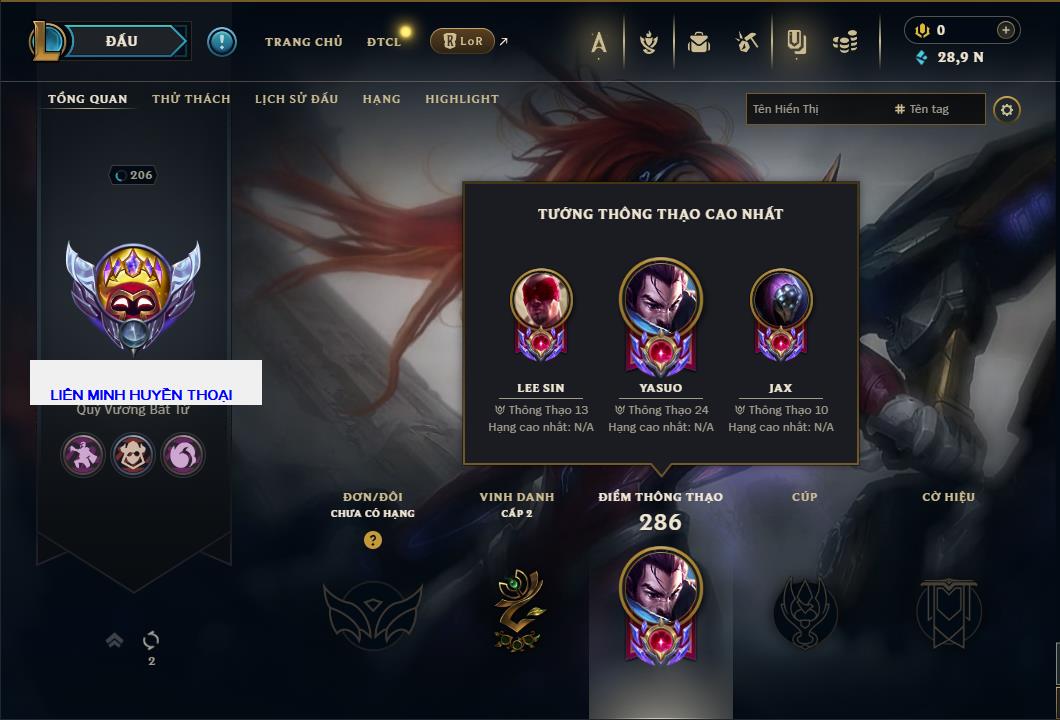Open the TRANG CHỦ home page

[303, 42]
